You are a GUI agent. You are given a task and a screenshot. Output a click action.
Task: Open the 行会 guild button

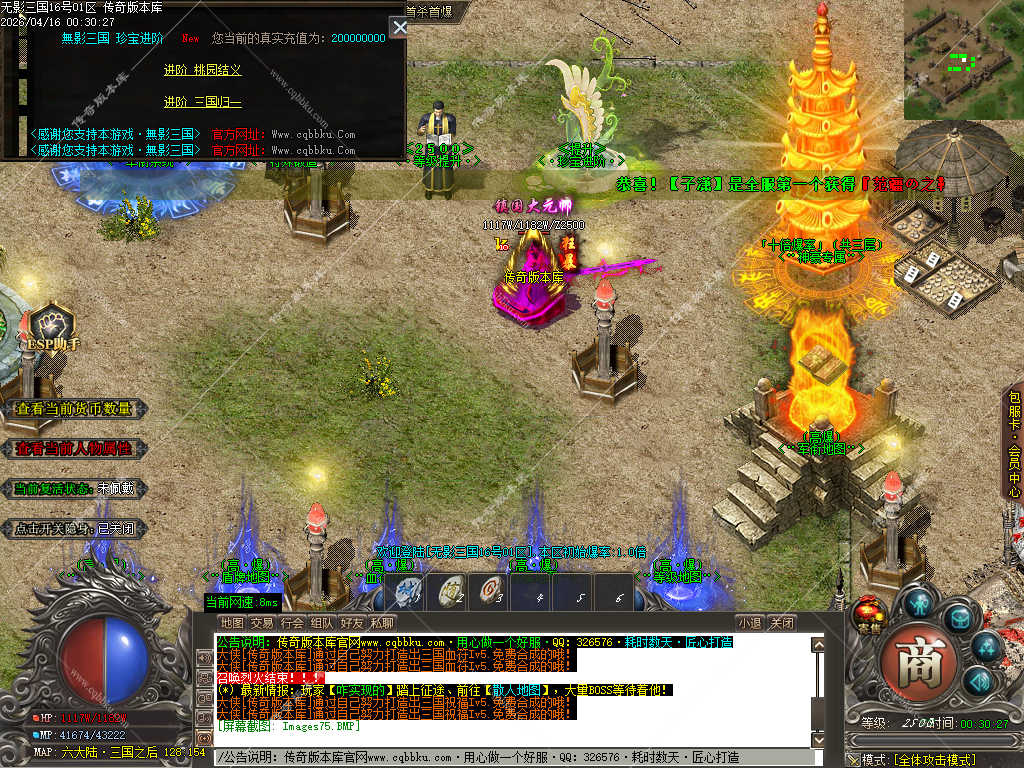coord(292,623)
